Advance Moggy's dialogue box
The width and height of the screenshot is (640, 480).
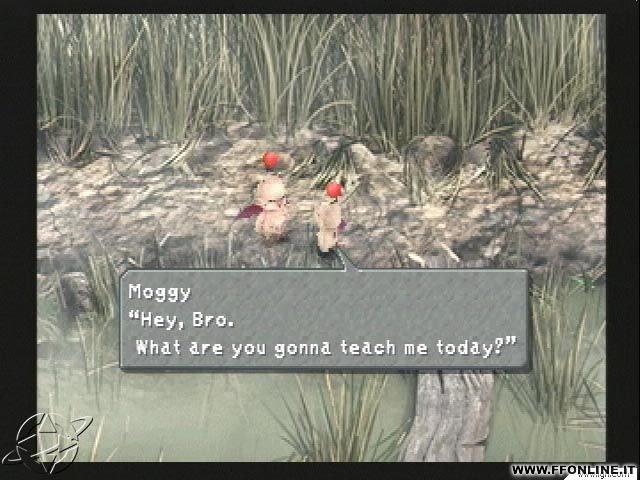click(324, 320)
